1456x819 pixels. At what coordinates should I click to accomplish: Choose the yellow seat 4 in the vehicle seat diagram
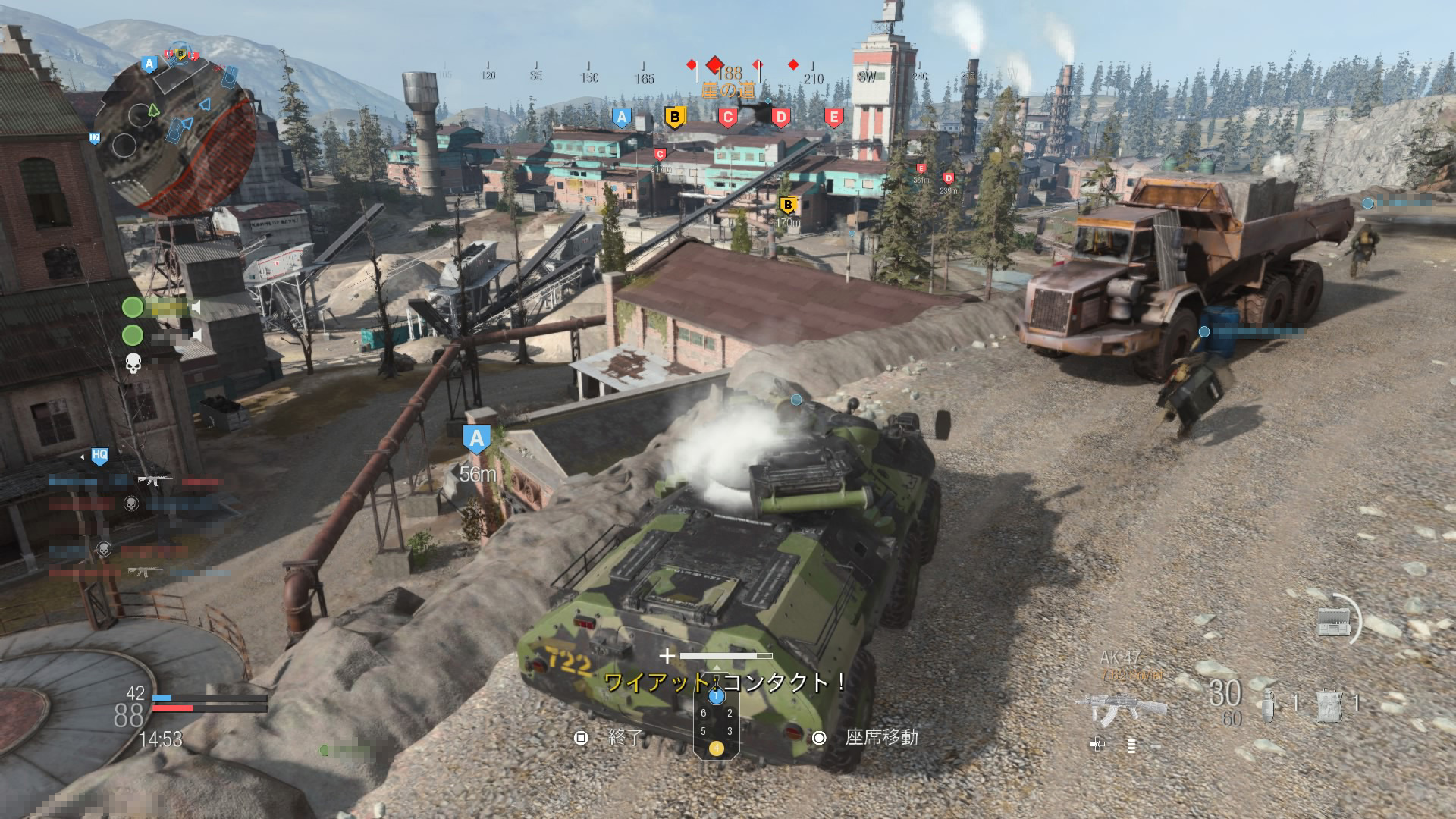[x=716, y=748]
